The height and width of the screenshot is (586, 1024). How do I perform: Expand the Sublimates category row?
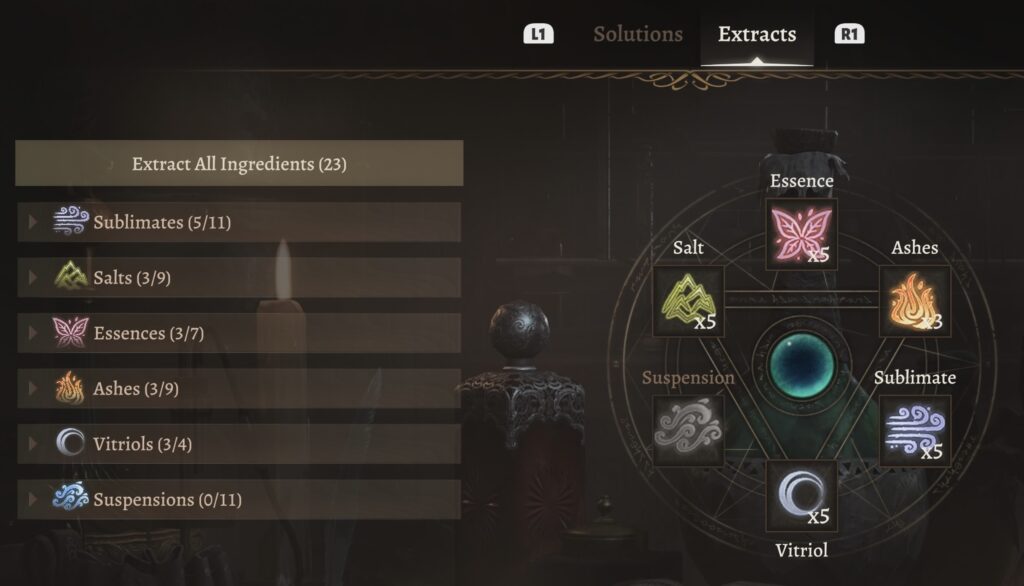(x=239, y=222)
